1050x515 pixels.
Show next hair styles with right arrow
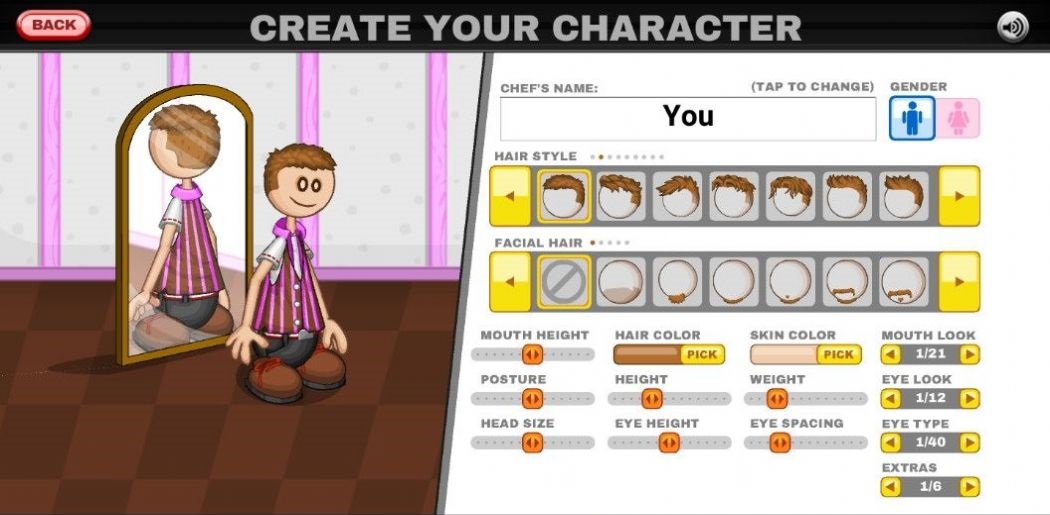[x=959, y=196]
